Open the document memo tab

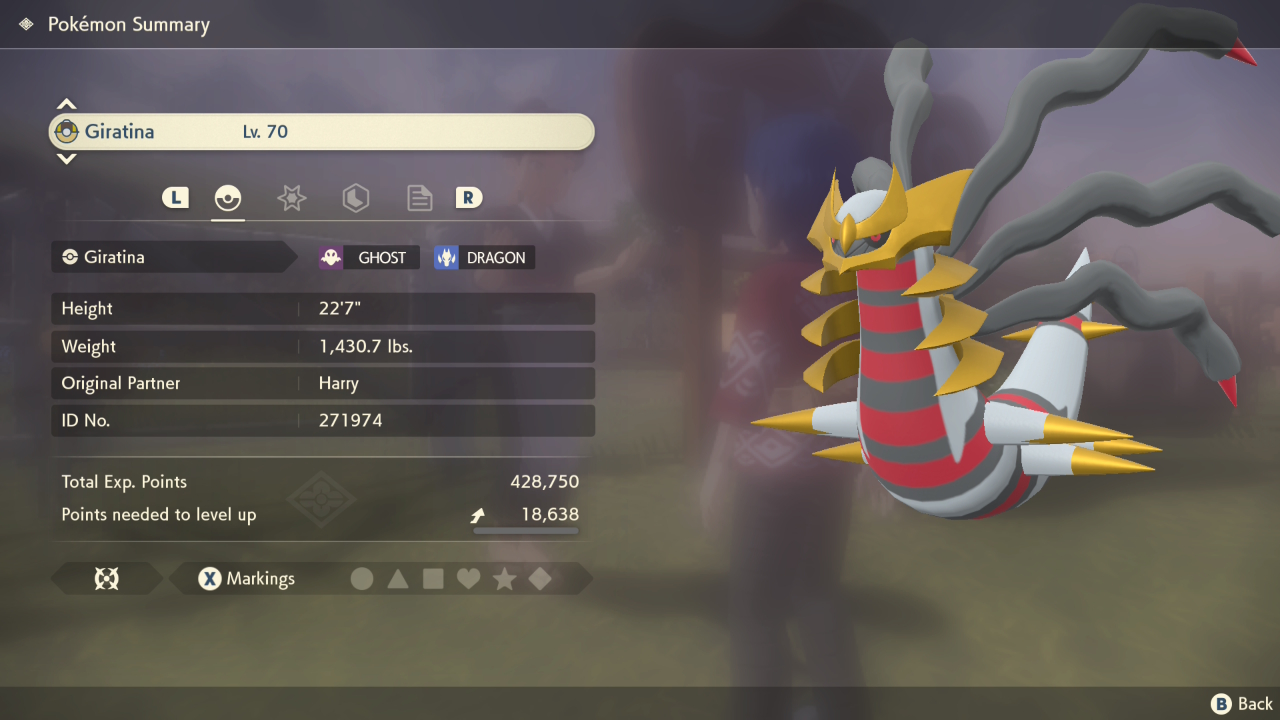[x=419, y=197]
